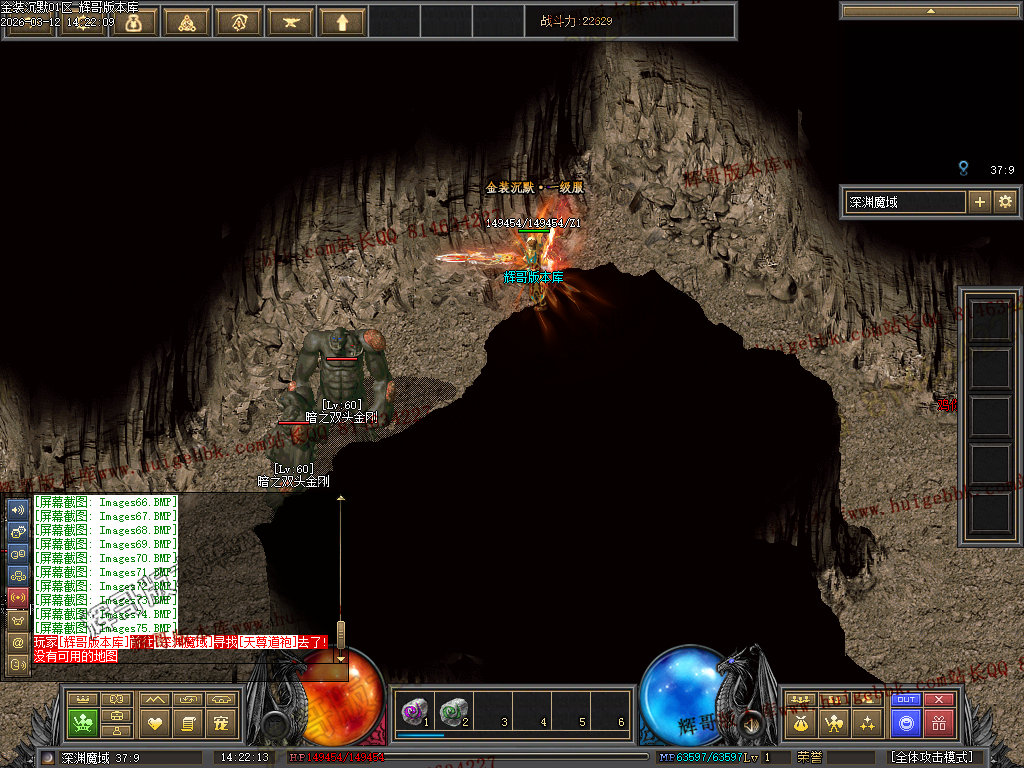Open the inventory bag button at bottom right

801,722
